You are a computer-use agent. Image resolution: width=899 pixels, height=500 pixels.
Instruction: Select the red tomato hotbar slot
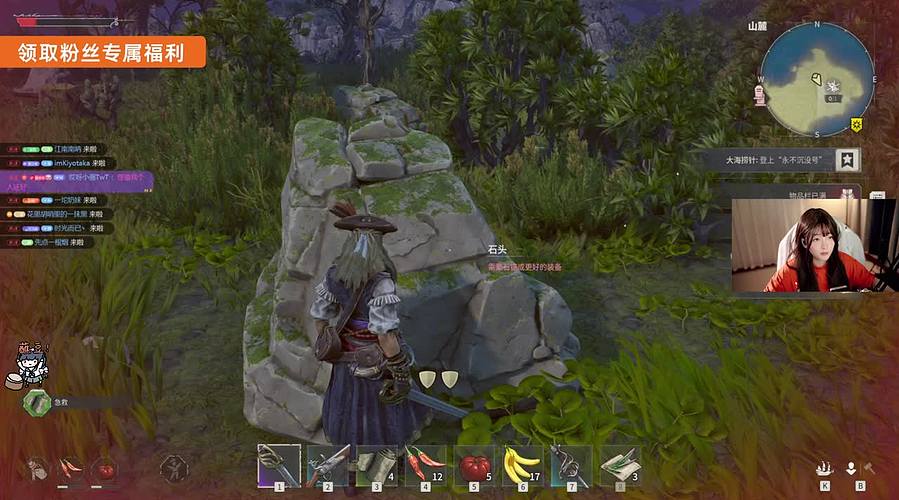474,465
